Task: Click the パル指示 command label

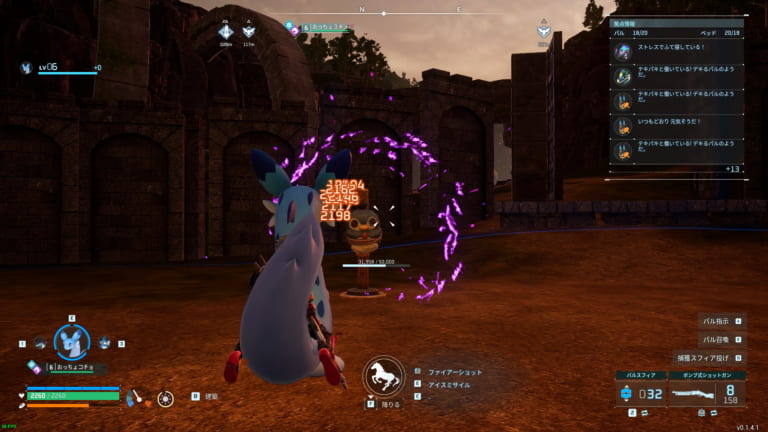Action: coord(716,322)
